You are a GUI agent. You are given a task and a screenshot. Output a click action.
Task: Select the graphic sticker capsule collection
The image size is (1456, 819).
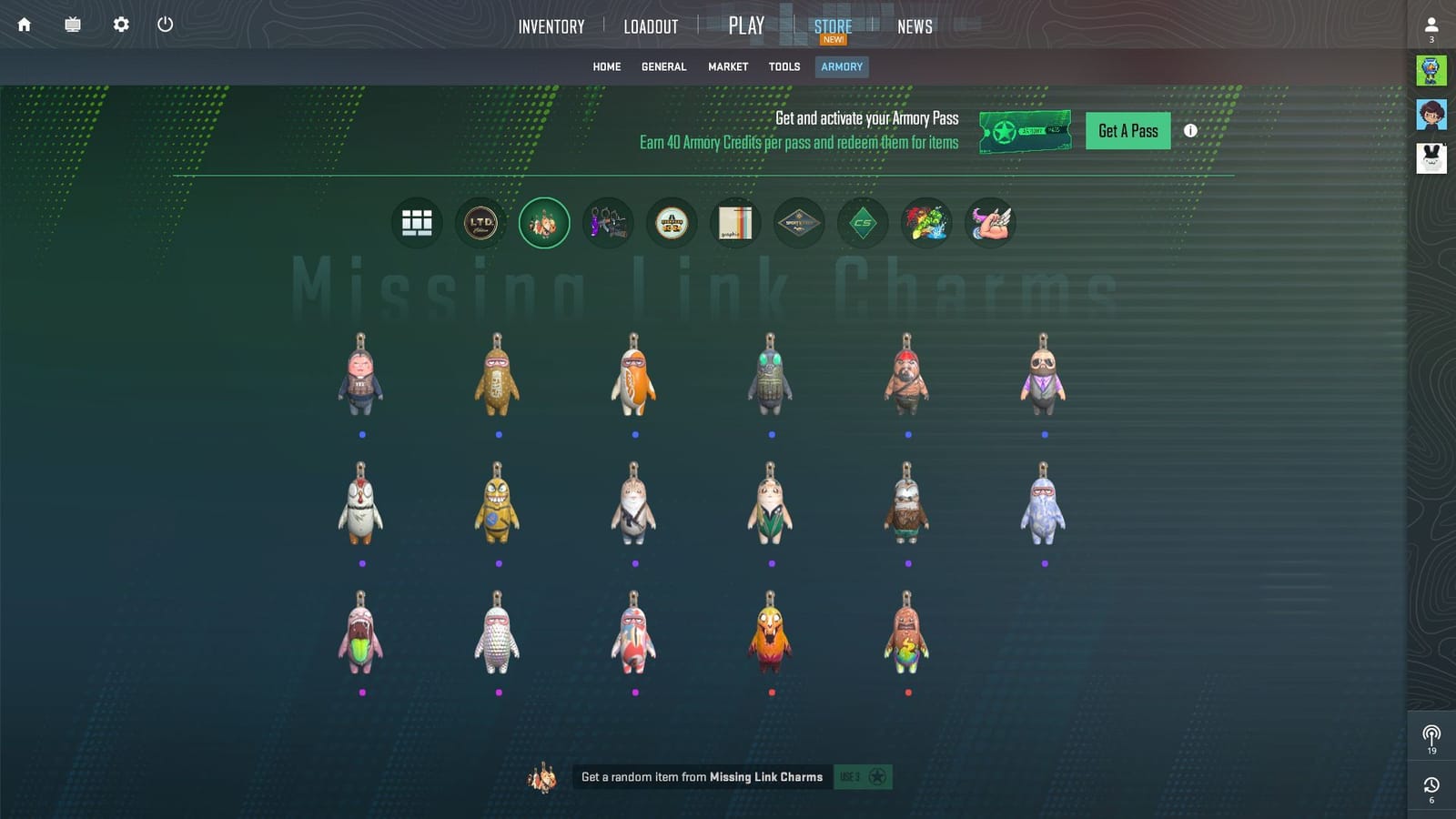tap(735, 222)
